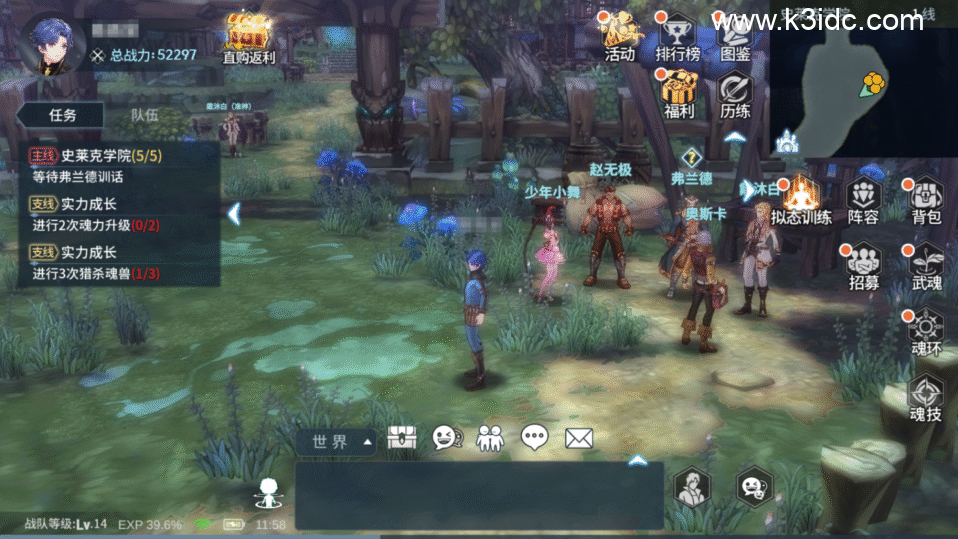Select the 任务 quest tab
The height and width of the screenshot is (539, 958).
click(x=62, y=115)
